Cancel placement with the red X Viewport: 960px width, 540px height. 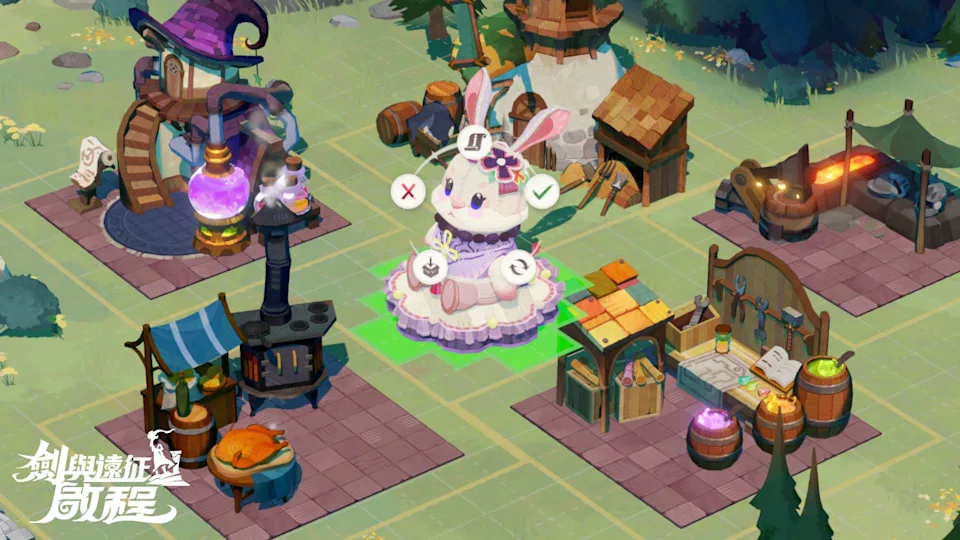[x=406, y=190]
